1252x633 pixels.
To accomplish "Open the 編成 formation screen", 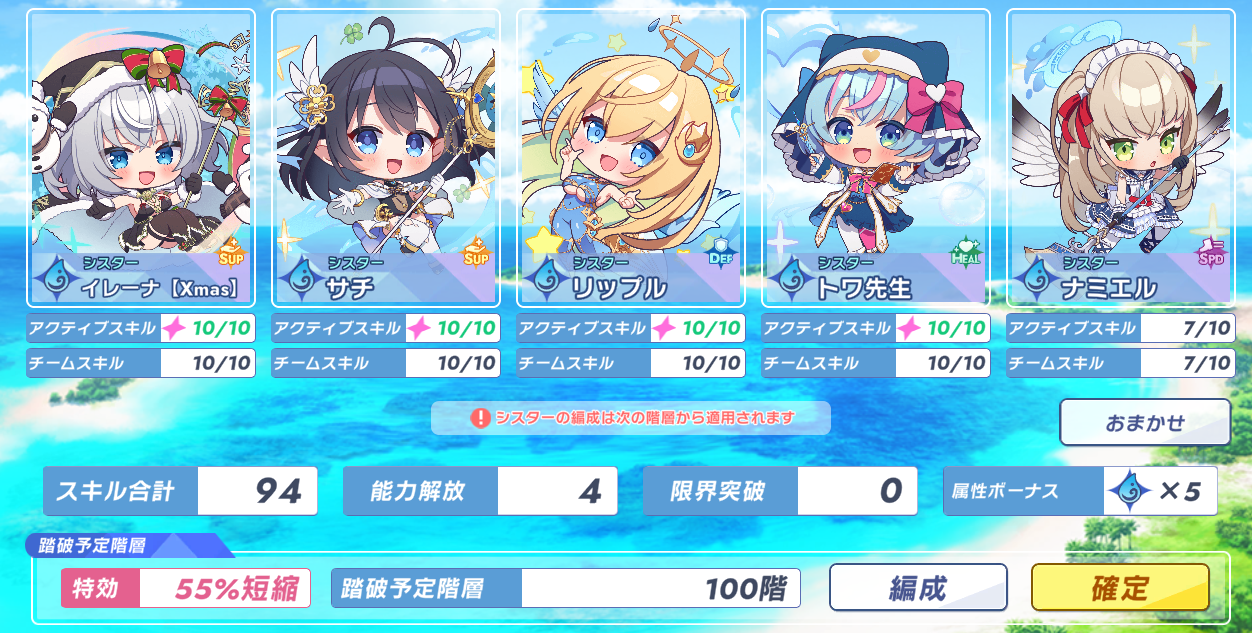I will [918, 587].
